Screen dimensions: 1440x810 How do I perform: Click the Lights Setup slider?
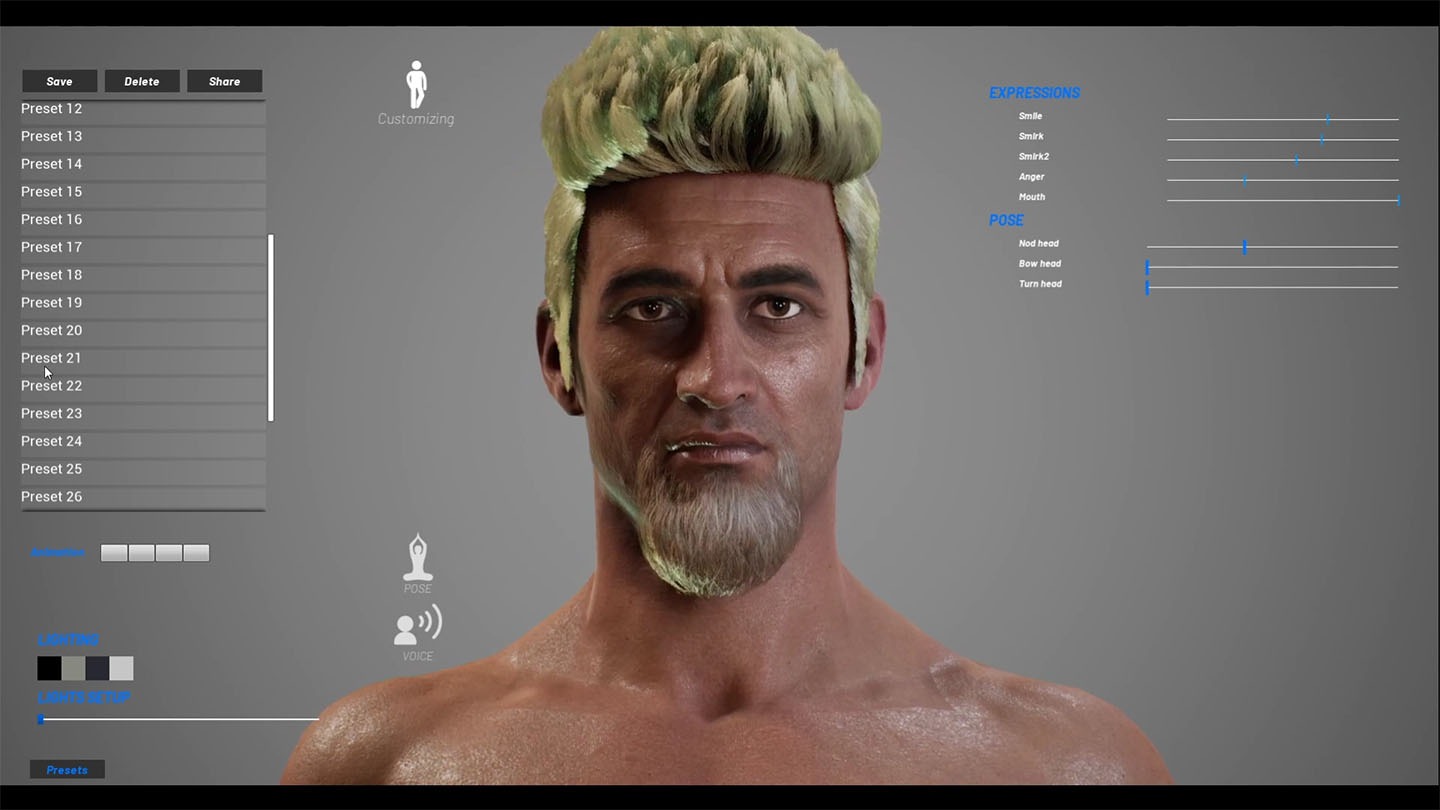[x=180, y=719]
